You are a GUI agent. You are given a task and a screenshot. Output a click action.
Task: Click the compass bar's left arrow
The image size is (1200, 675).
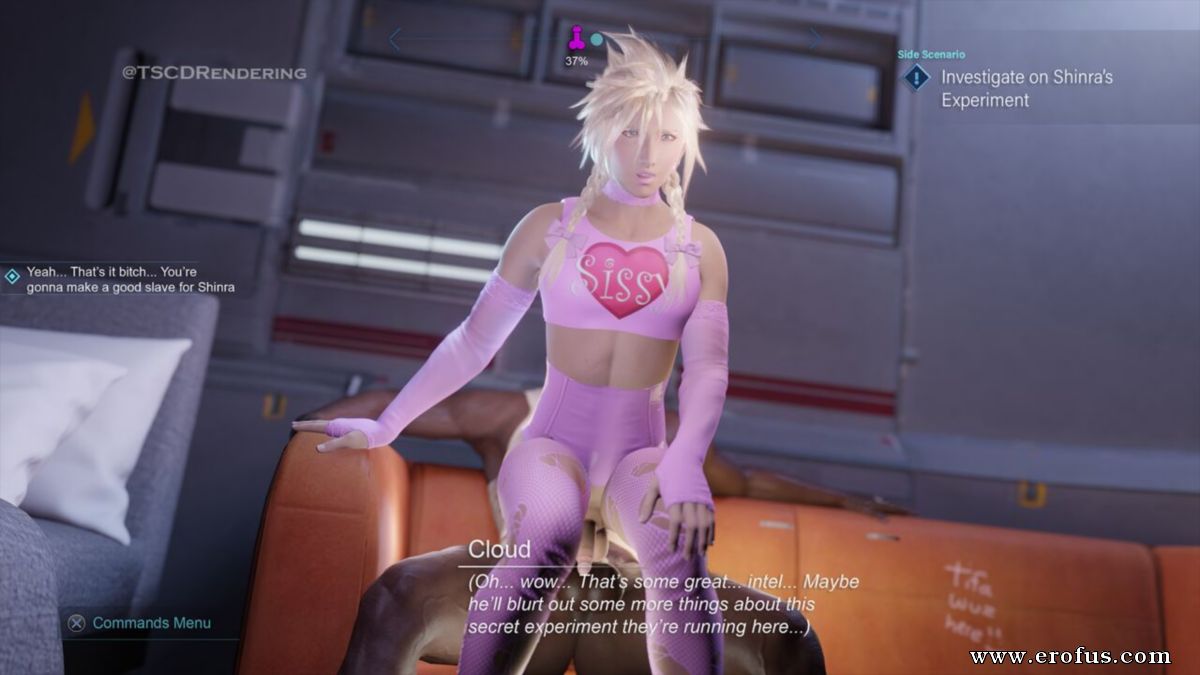point(394,39)
